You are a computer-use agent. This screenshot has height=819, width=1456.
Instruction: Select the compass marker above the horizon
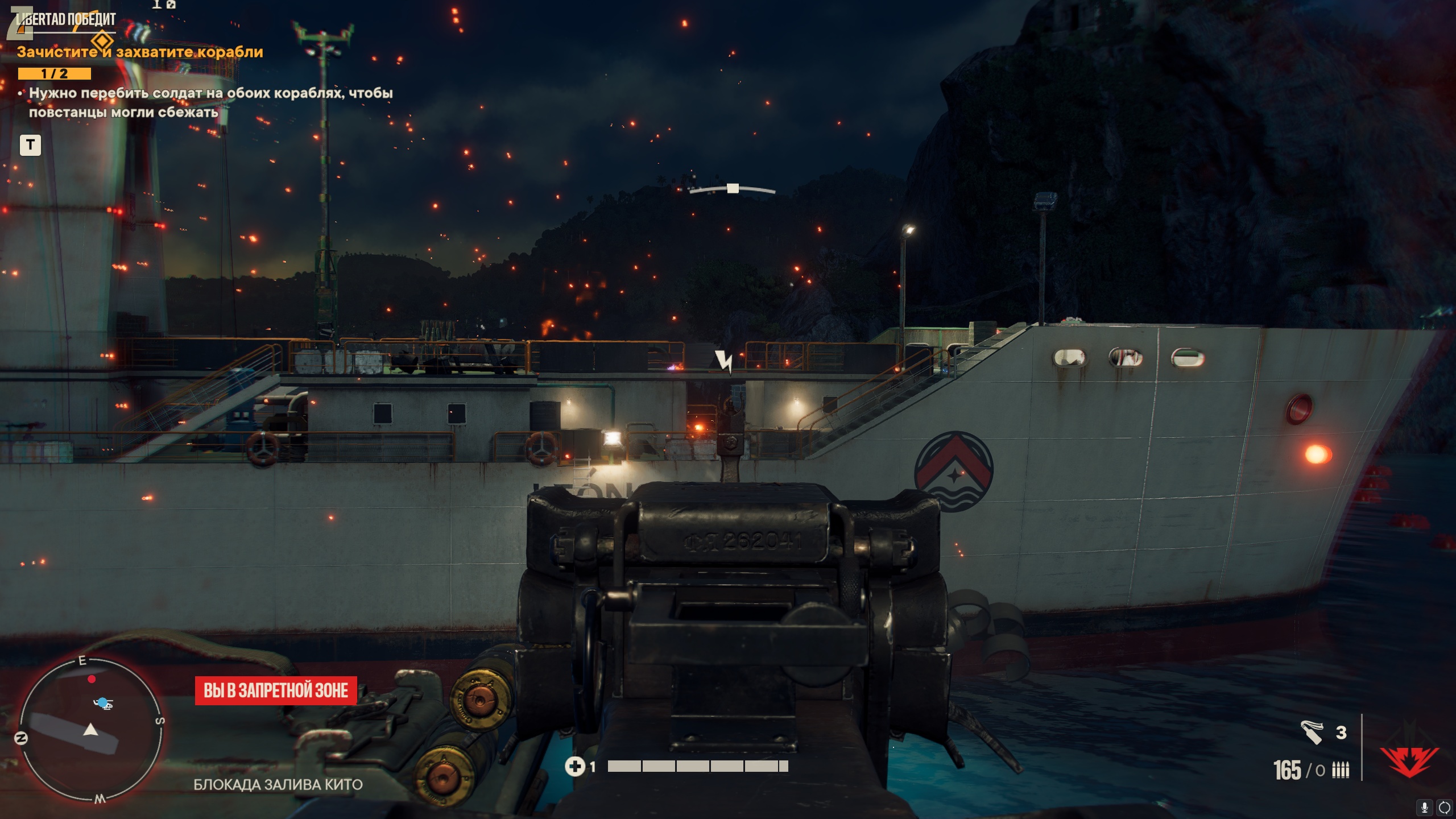(733, 188)
